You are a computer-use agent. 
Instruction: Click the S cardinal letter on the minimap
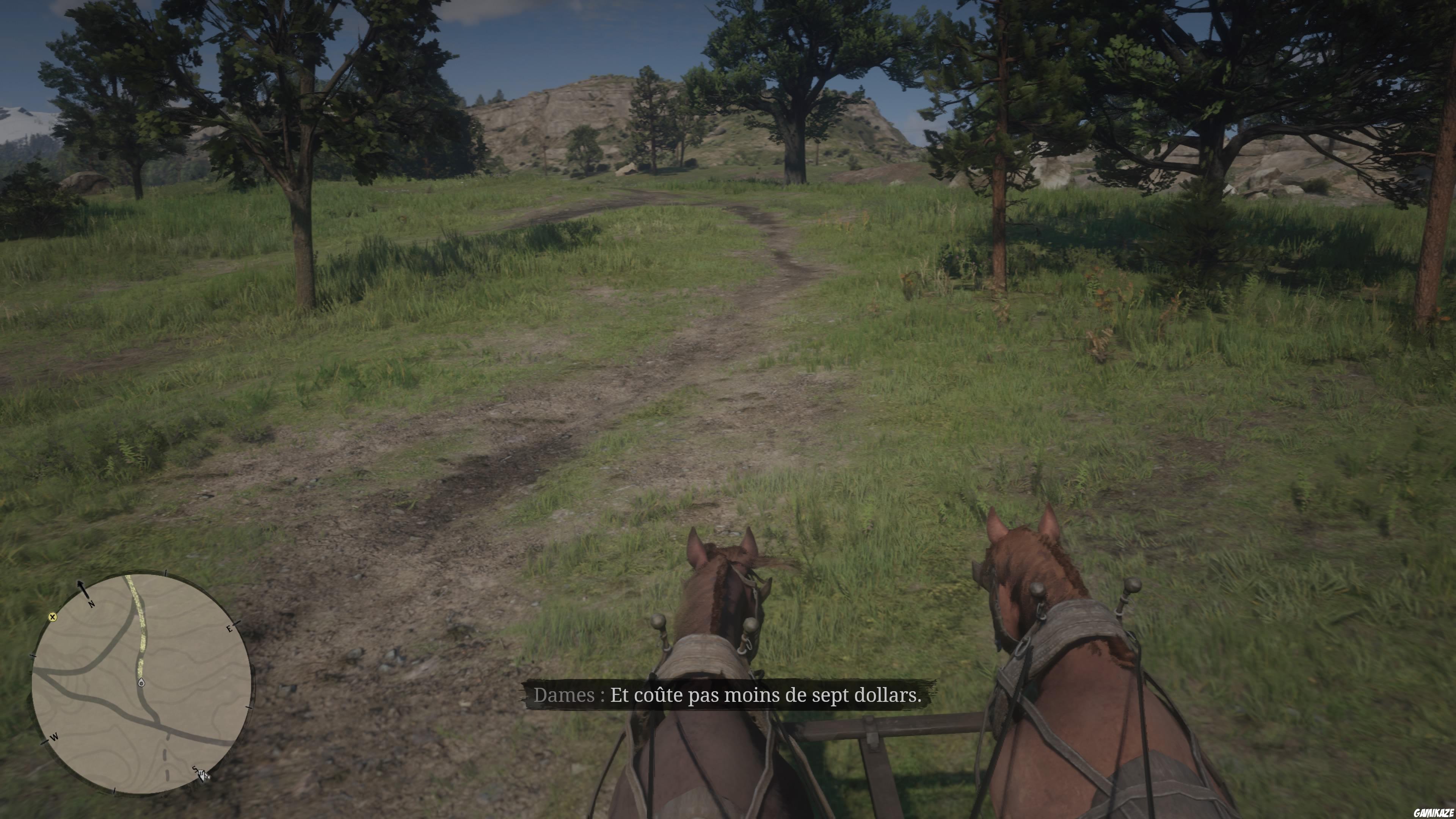[195, 769]
